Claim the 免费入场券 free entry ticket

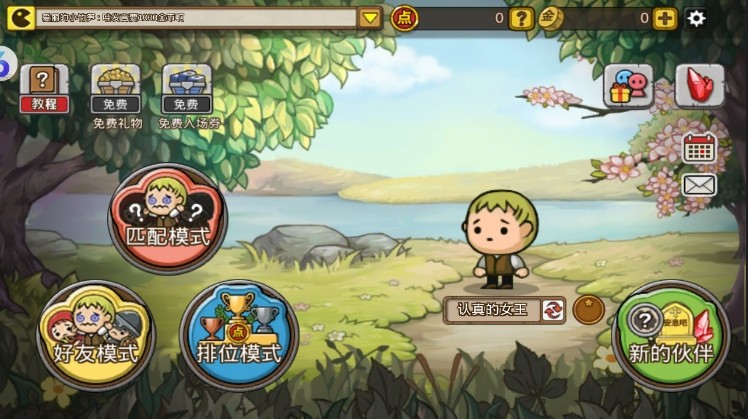coord(185,88)
